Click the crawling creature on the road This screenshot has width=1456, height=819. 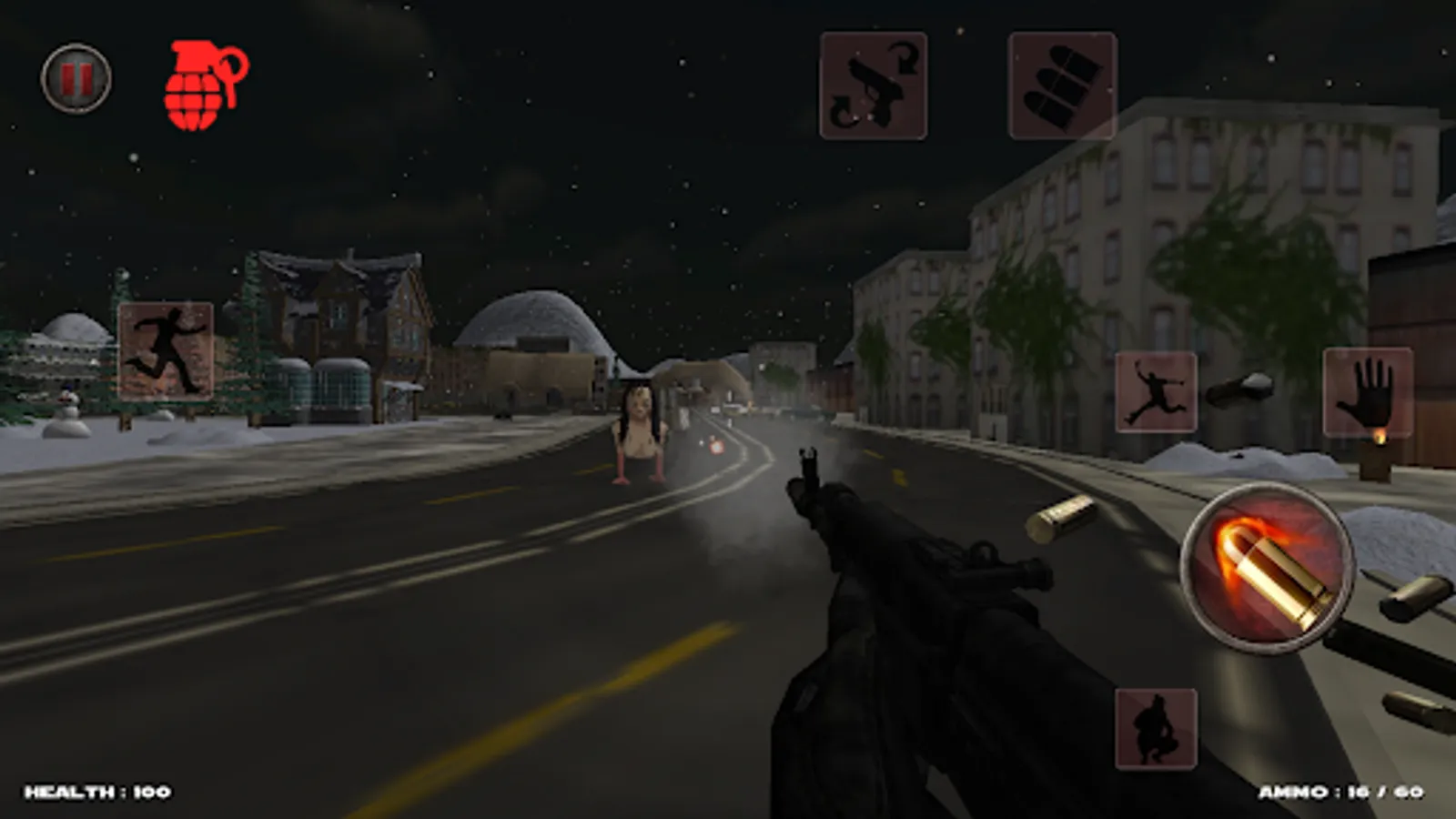(640, 437)
